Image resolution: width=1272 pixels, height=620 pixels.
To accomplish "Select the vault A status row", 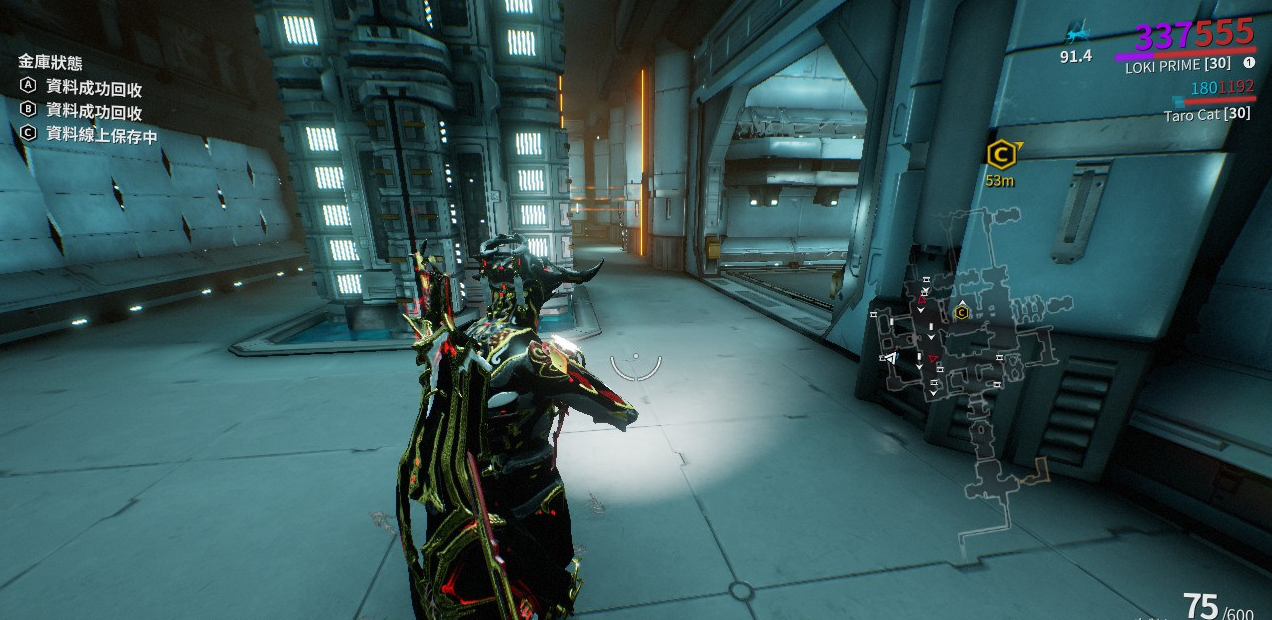I will pyautogui.click(x=82, y=88).
